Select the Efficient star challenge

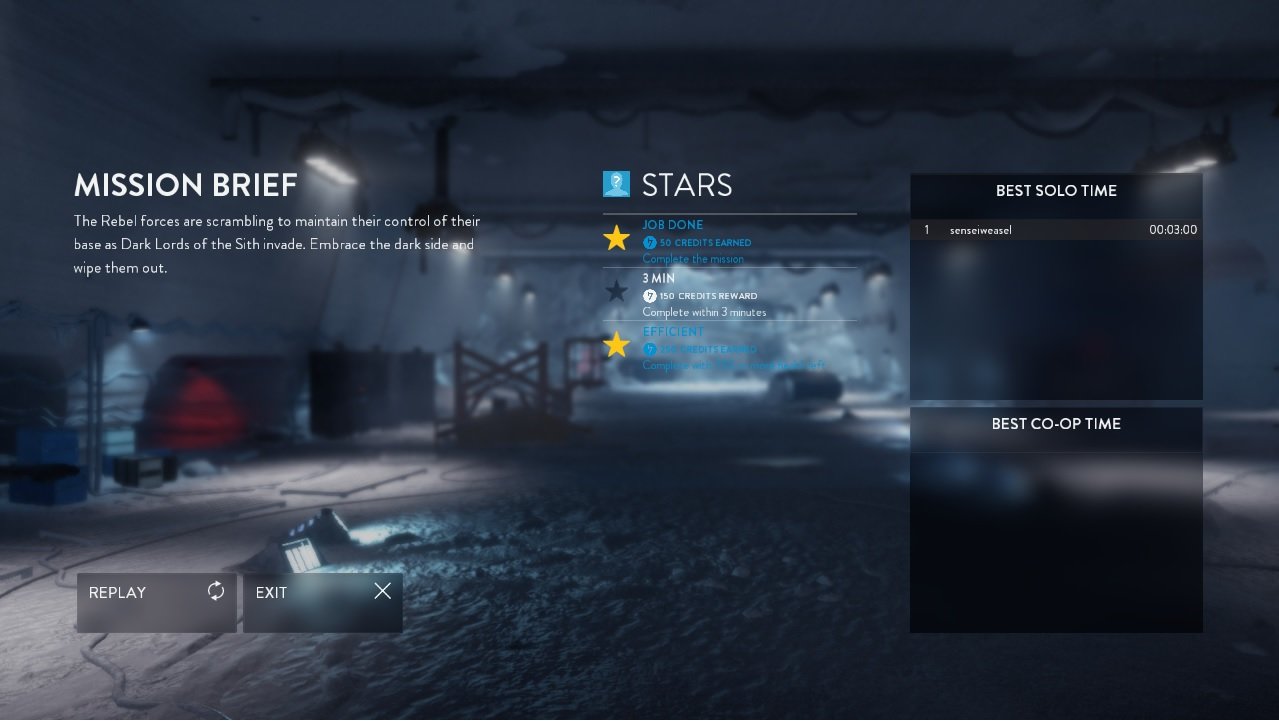pos(729,347)
